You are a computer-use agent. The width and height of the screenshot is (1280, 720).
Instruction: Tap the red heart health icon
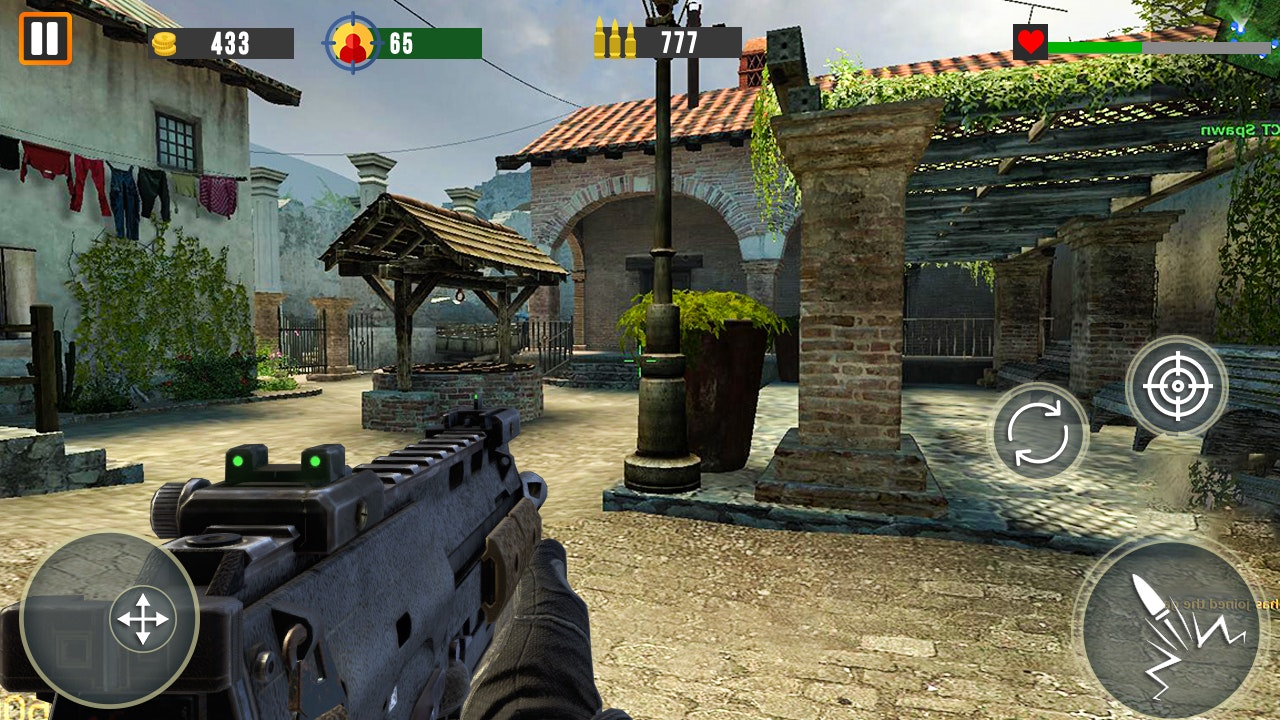[1029, 42]
